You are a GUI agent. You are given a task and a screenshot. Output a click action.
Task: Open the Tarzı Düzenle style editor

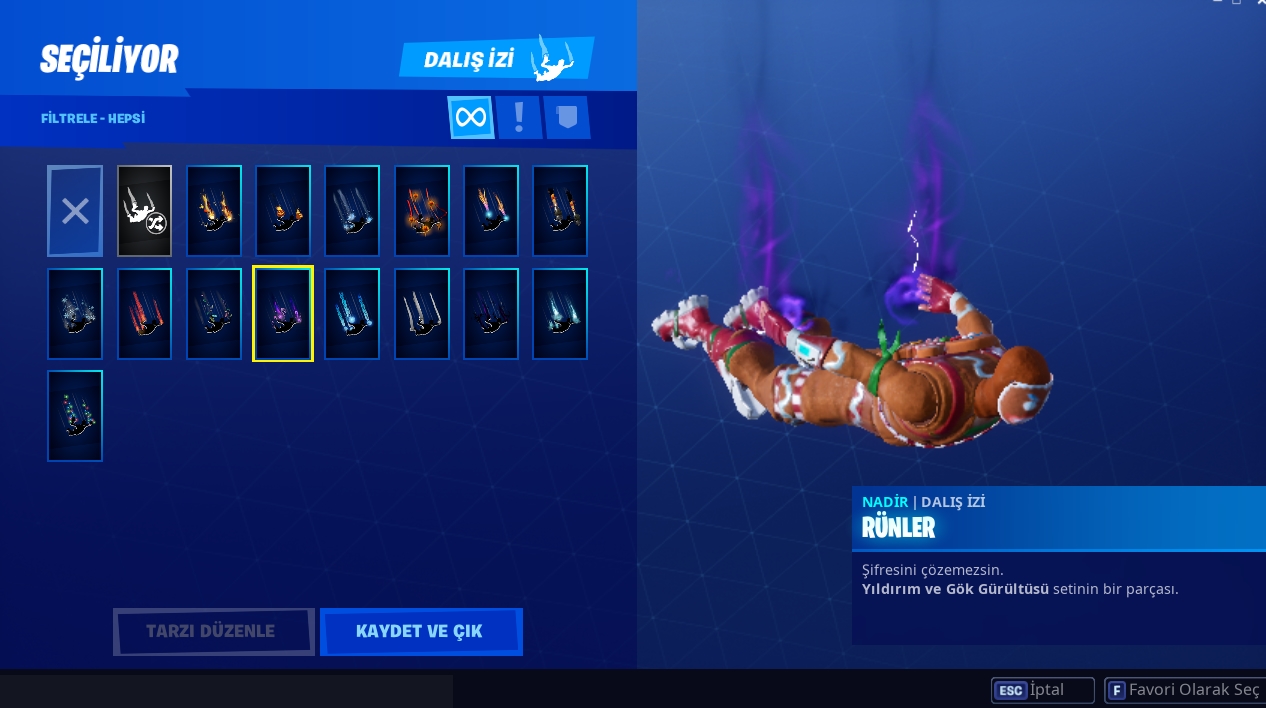(x=213, y=631)
